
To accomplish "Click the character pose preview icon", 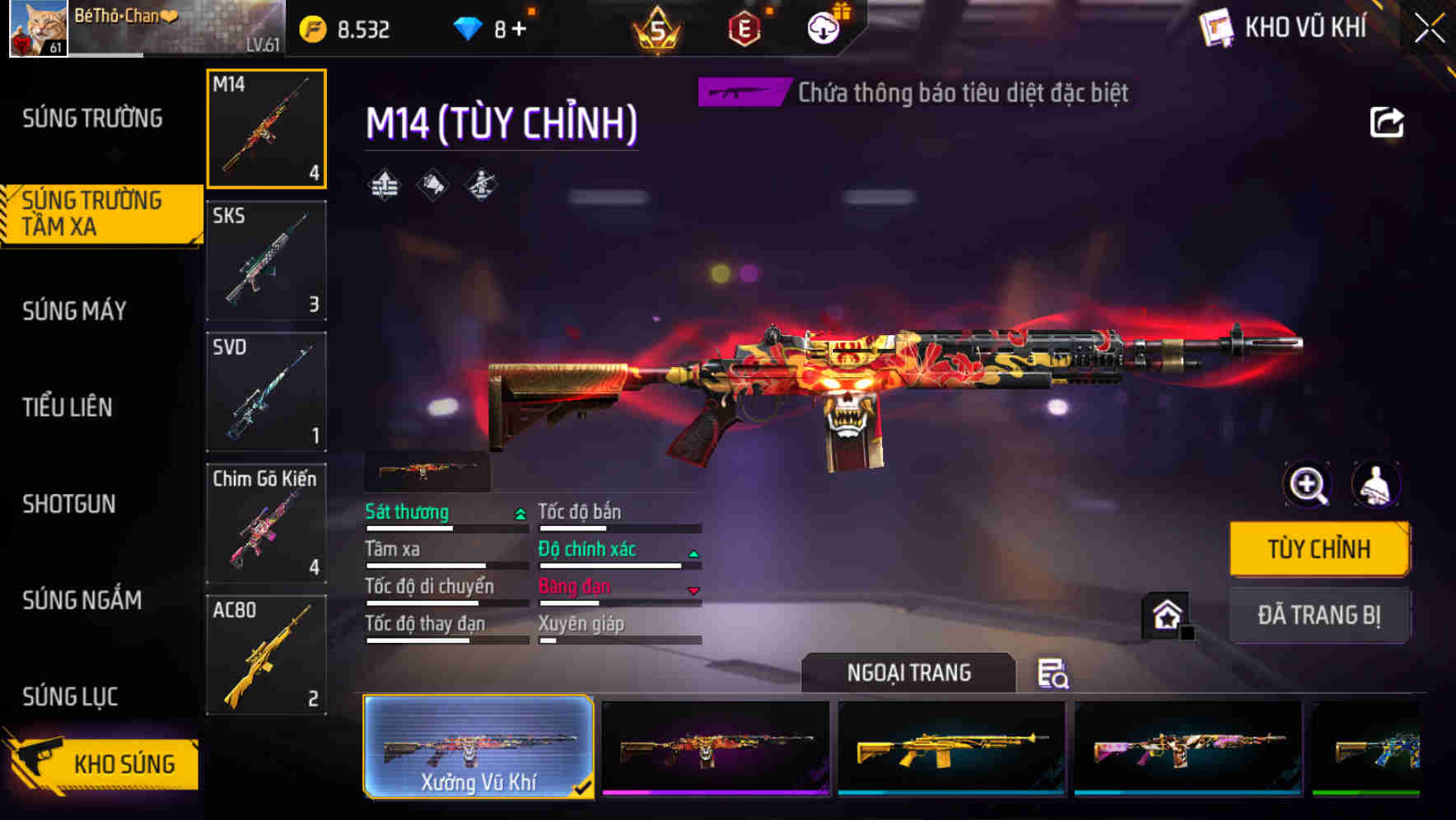I will (1374, 485).
